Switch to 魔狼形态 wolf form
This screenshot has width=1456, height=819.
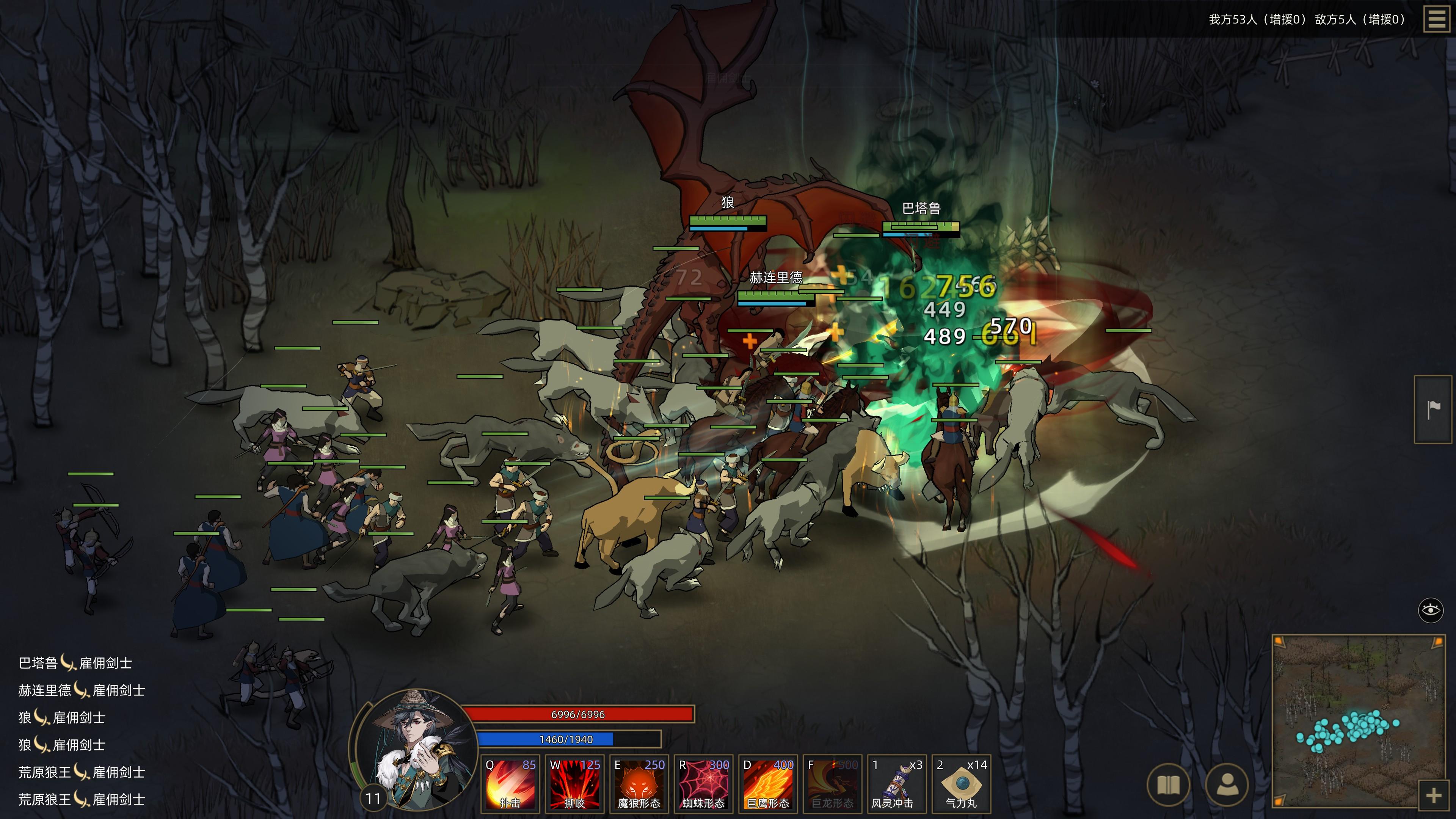click(639, 784)
